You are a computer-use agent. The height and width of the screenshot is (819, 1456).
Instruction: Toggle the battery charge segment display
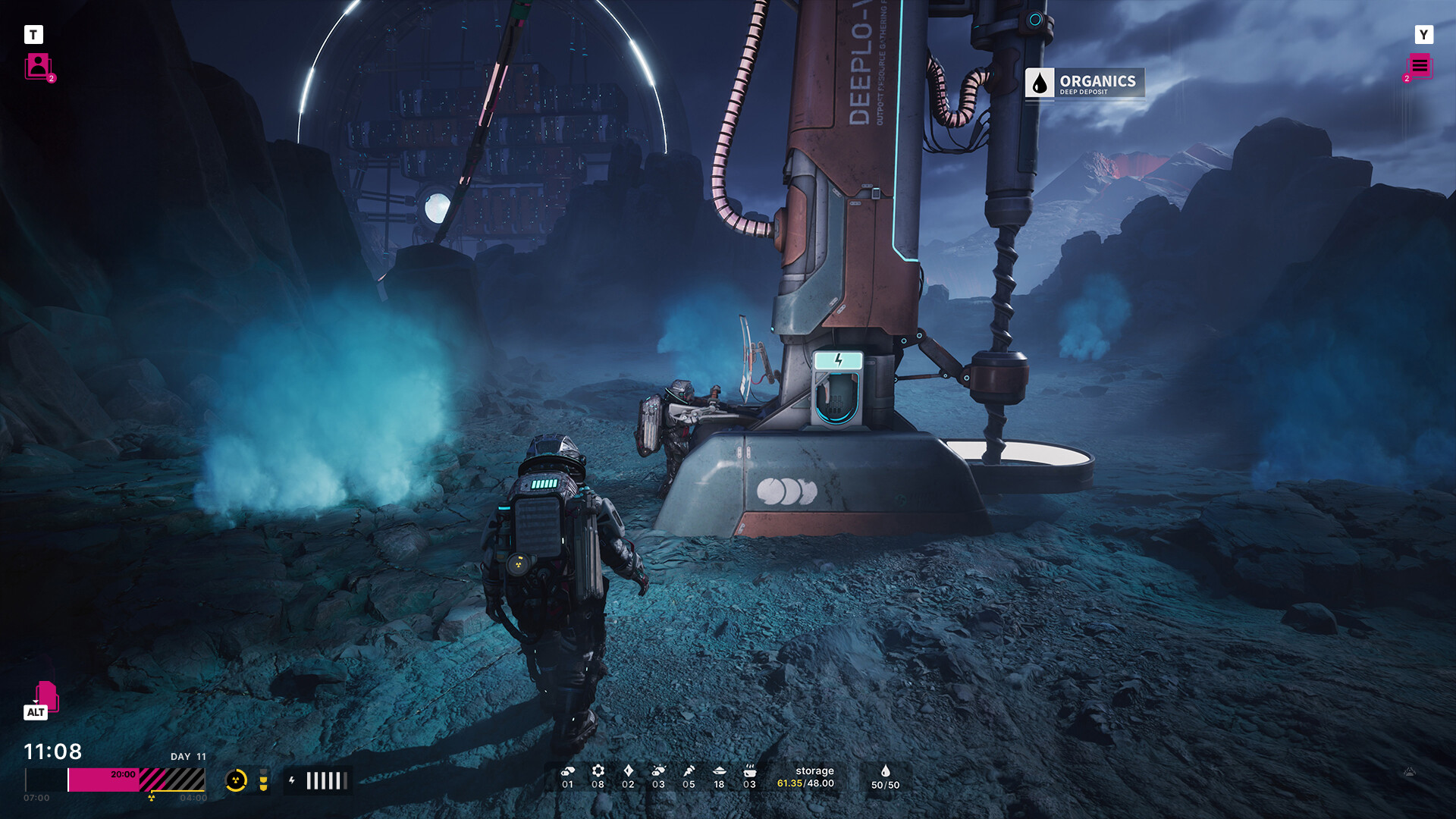point(325,779)
